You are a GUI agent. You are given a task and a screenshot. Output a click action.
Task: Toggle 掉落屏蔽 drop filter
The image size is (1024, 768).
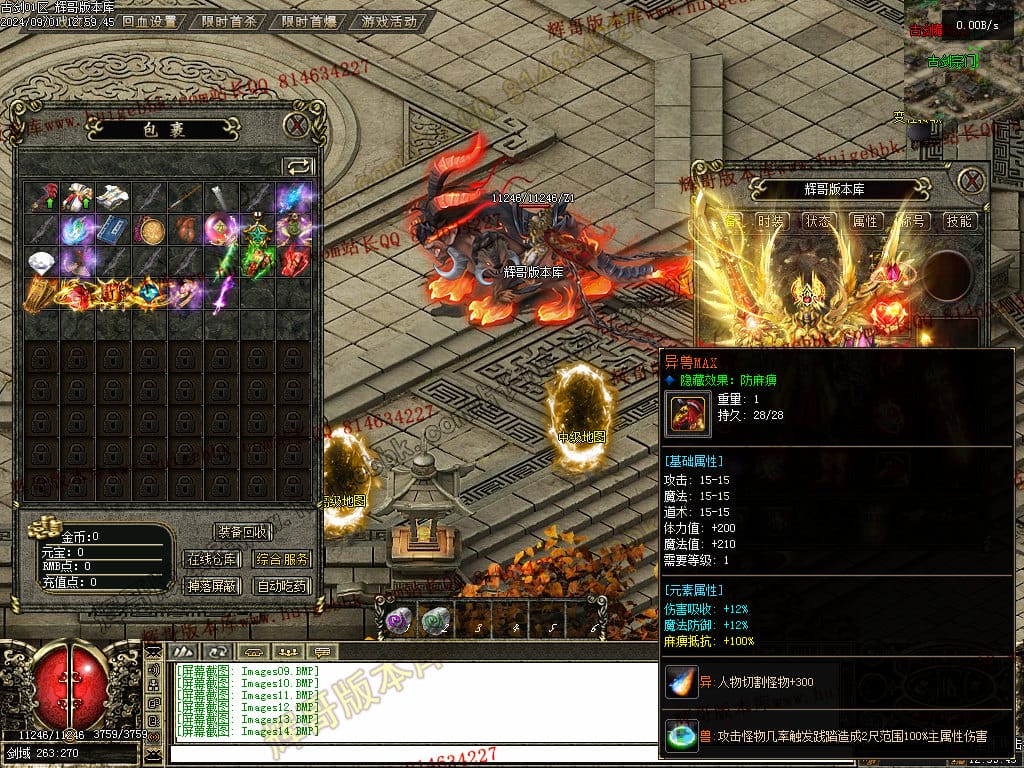[213, 586]
